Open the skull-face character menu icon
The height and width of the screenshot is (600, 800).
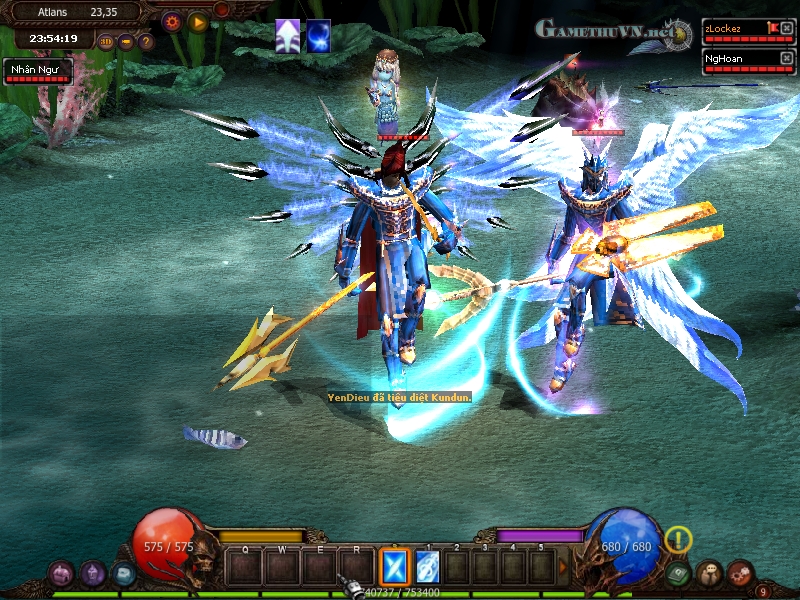709,574
